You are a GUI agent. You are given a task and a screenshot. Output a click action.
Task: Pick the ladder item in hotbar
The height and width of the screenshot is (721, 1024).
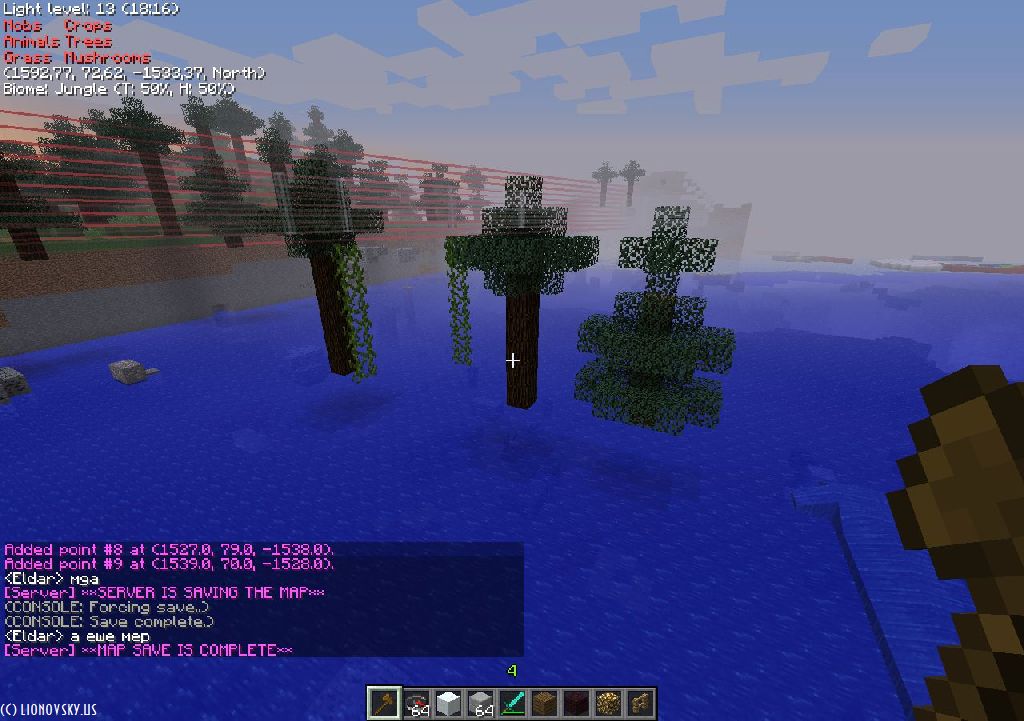click(x=640, y=703)
